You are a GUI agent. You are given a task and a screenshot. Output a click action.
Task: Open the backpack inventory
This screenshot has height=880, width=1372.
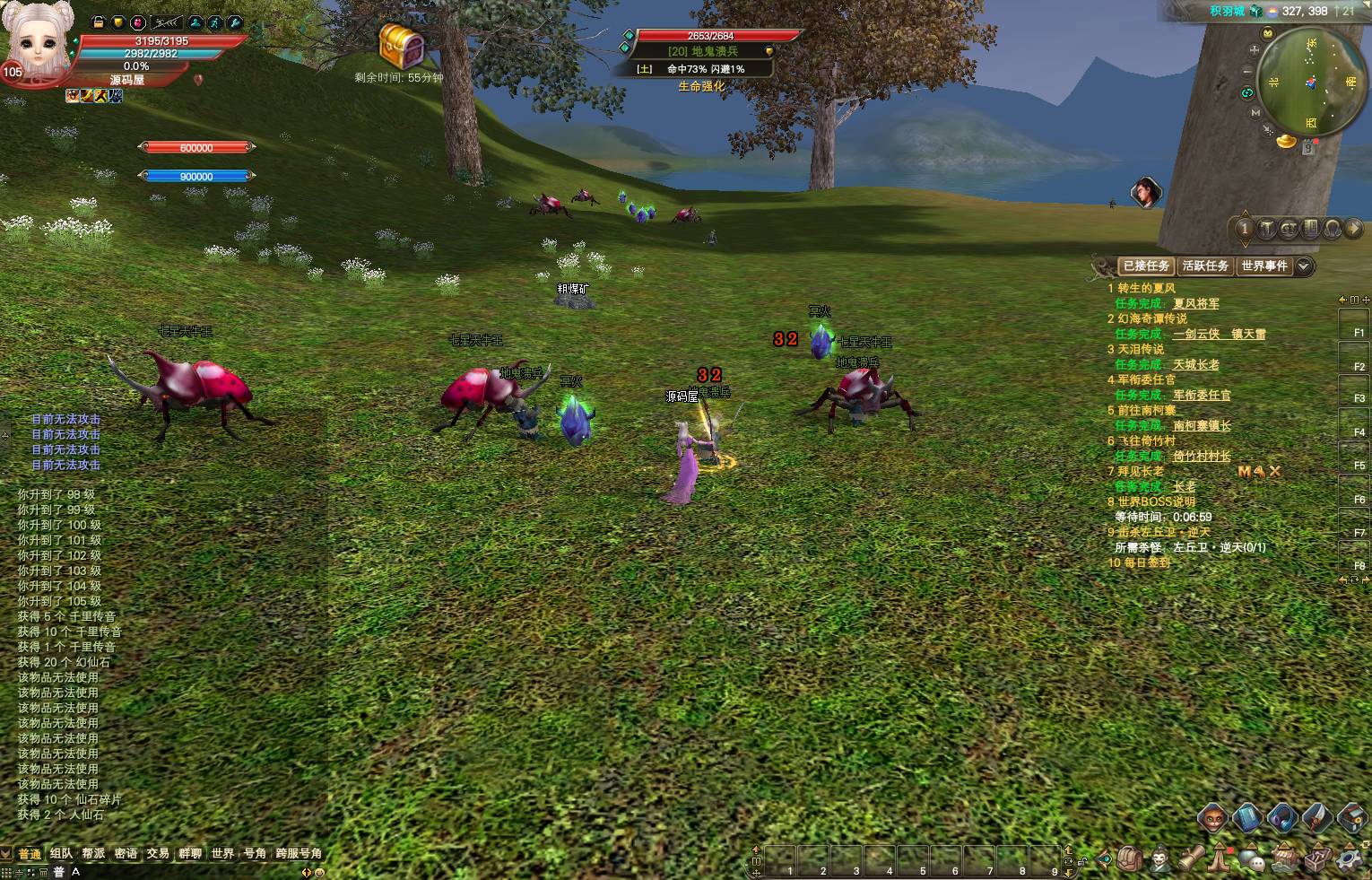[x=1130, y=859]
